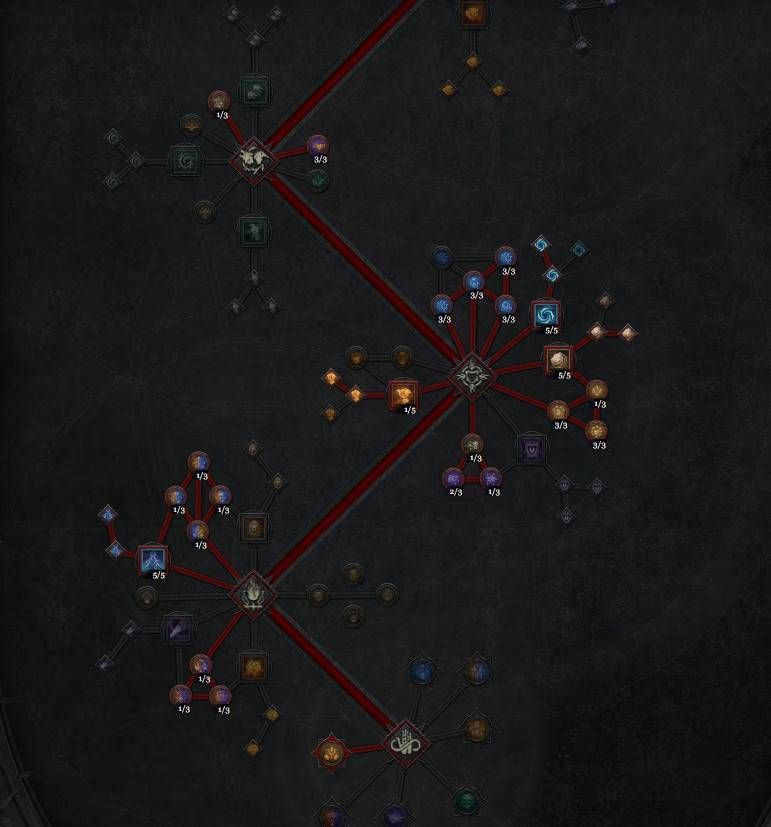
Task: Select the blue swirl skill at 5/5
Action: (x=545, y=315)
